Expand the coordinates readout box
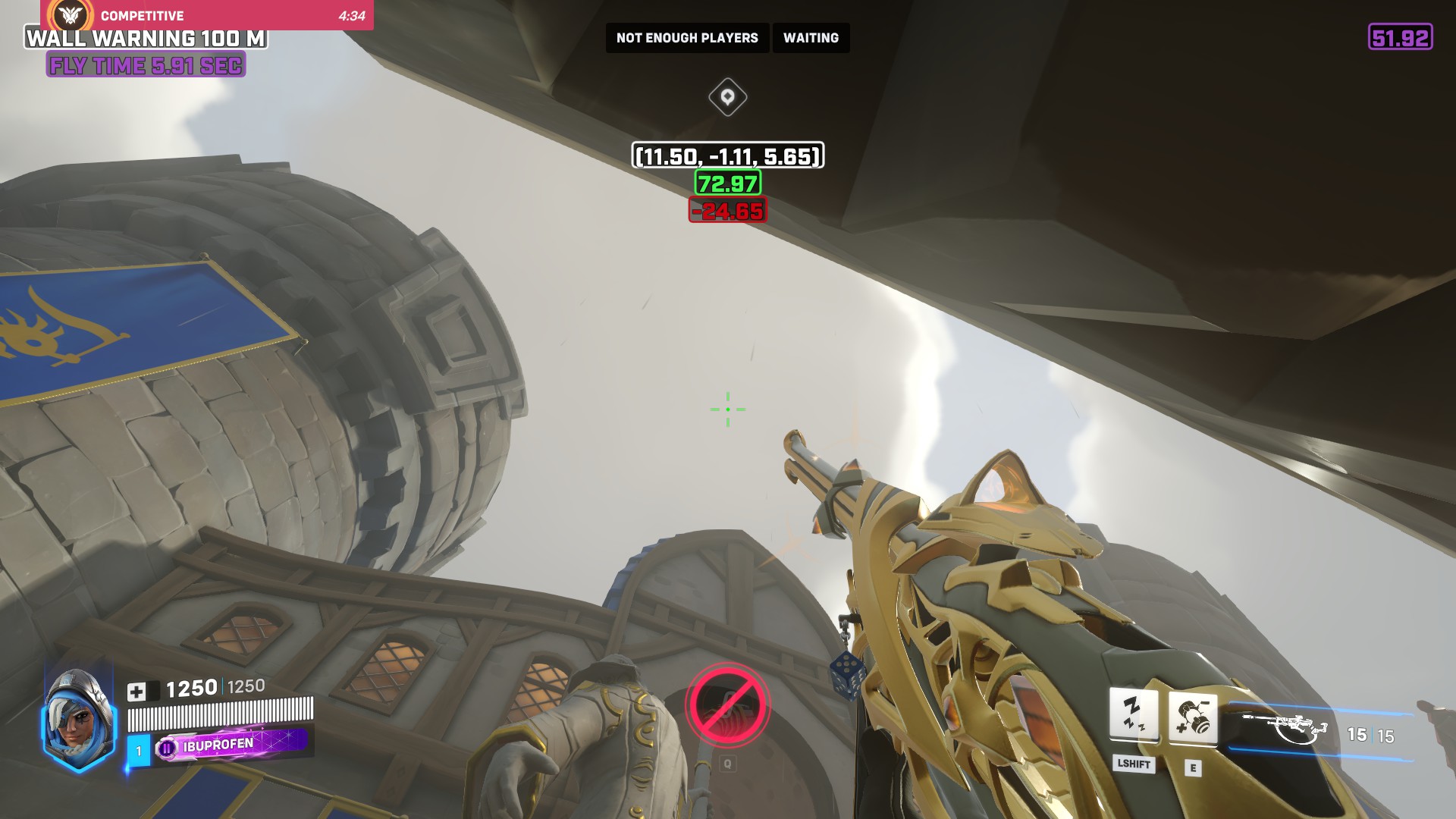The height and width of the screenshot is (819, 1456). point(727,157)
